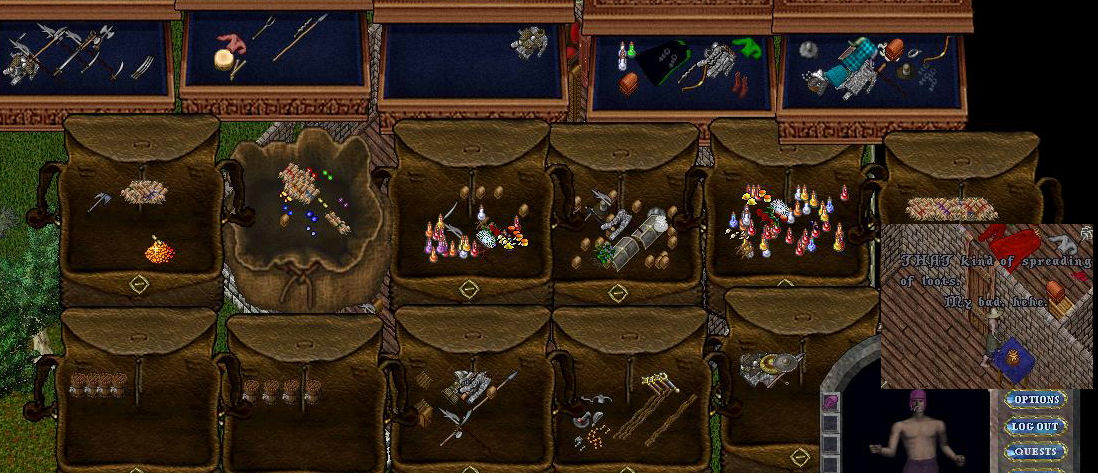Pick the glowing orange gem pile in the backpack
Viewport: 1098px width, 473px height.
(x=159, y=251)
